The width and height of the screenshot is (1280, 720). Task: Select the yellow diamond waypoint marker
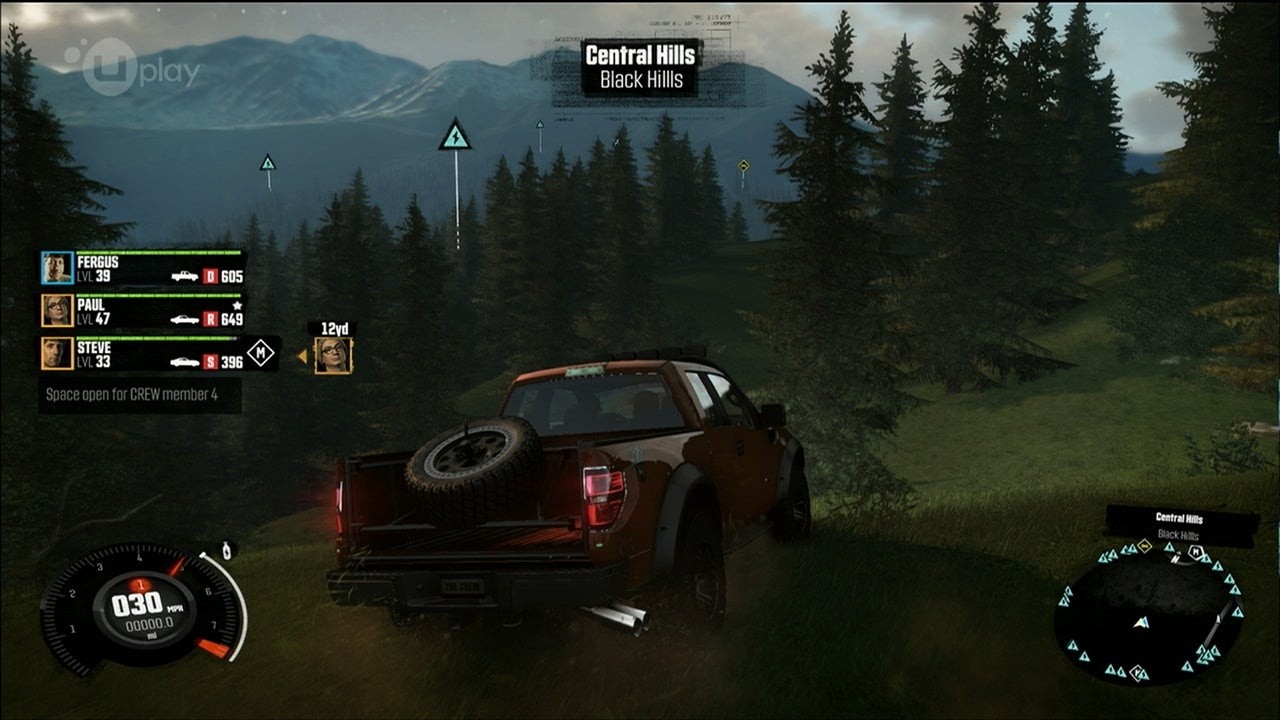743,165
